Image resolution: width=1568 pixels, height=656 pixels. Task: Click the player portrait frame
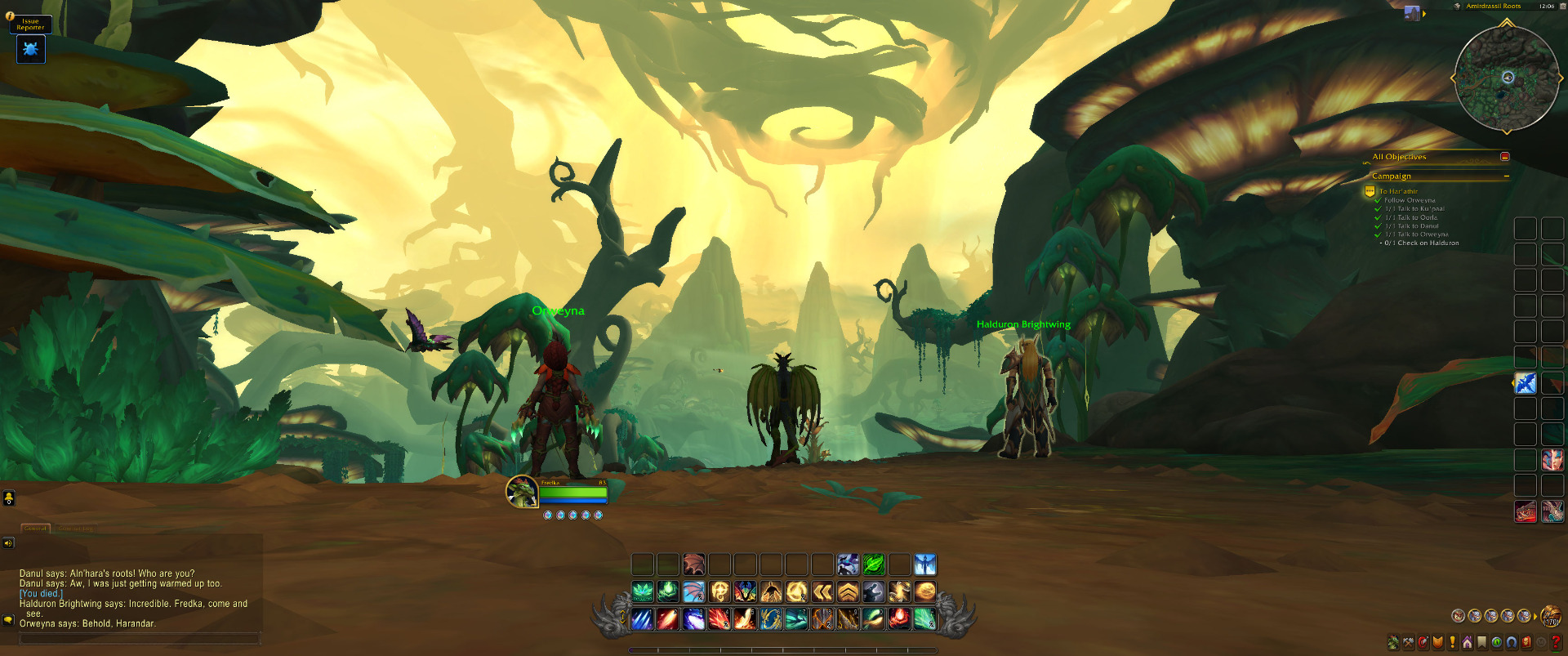tap(521, 491)
